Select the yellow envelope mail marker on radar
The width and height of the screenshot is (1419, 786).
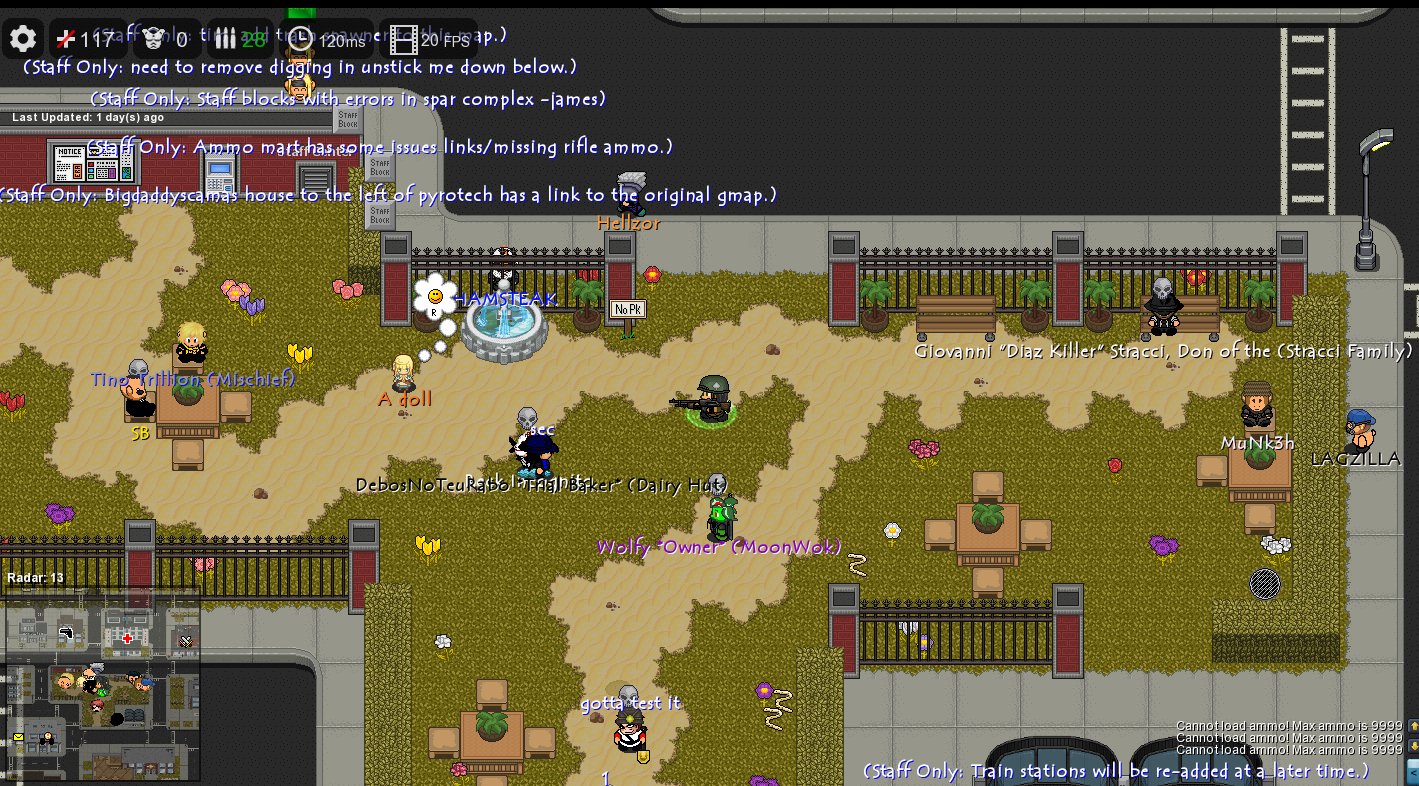(x=18, y=737)
